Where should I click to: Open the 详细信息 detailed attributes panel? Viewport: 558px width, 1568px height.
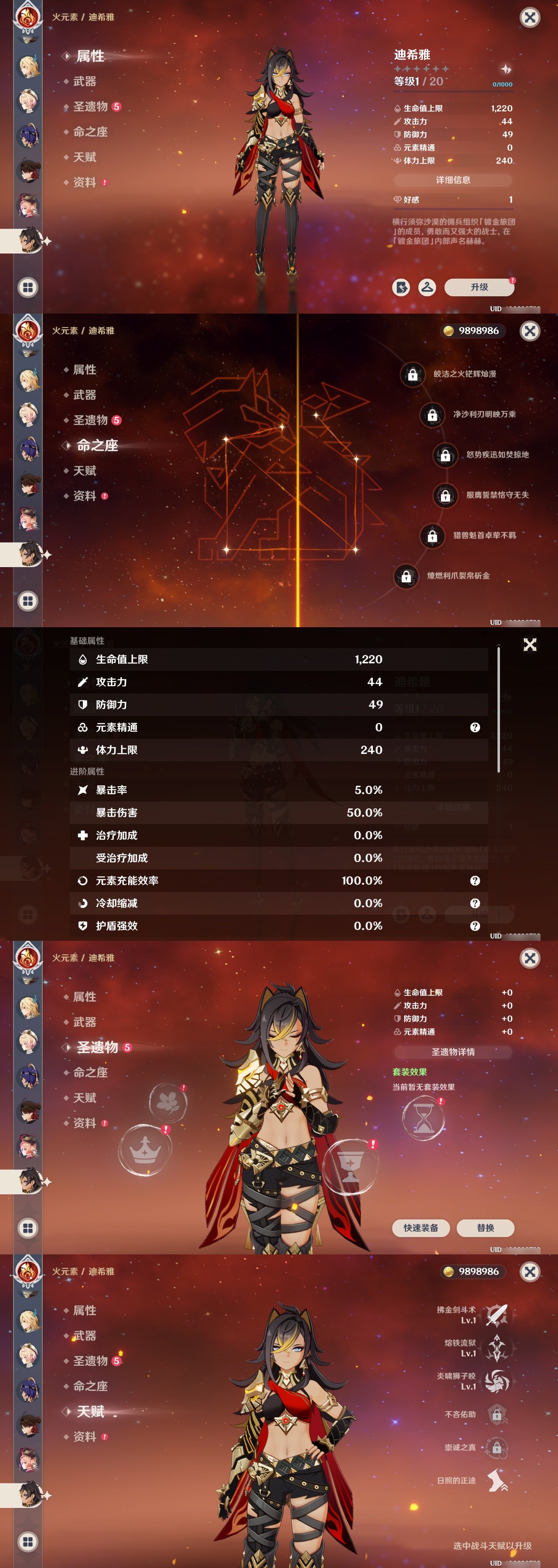pyautogui.click(x=454, y=181)
